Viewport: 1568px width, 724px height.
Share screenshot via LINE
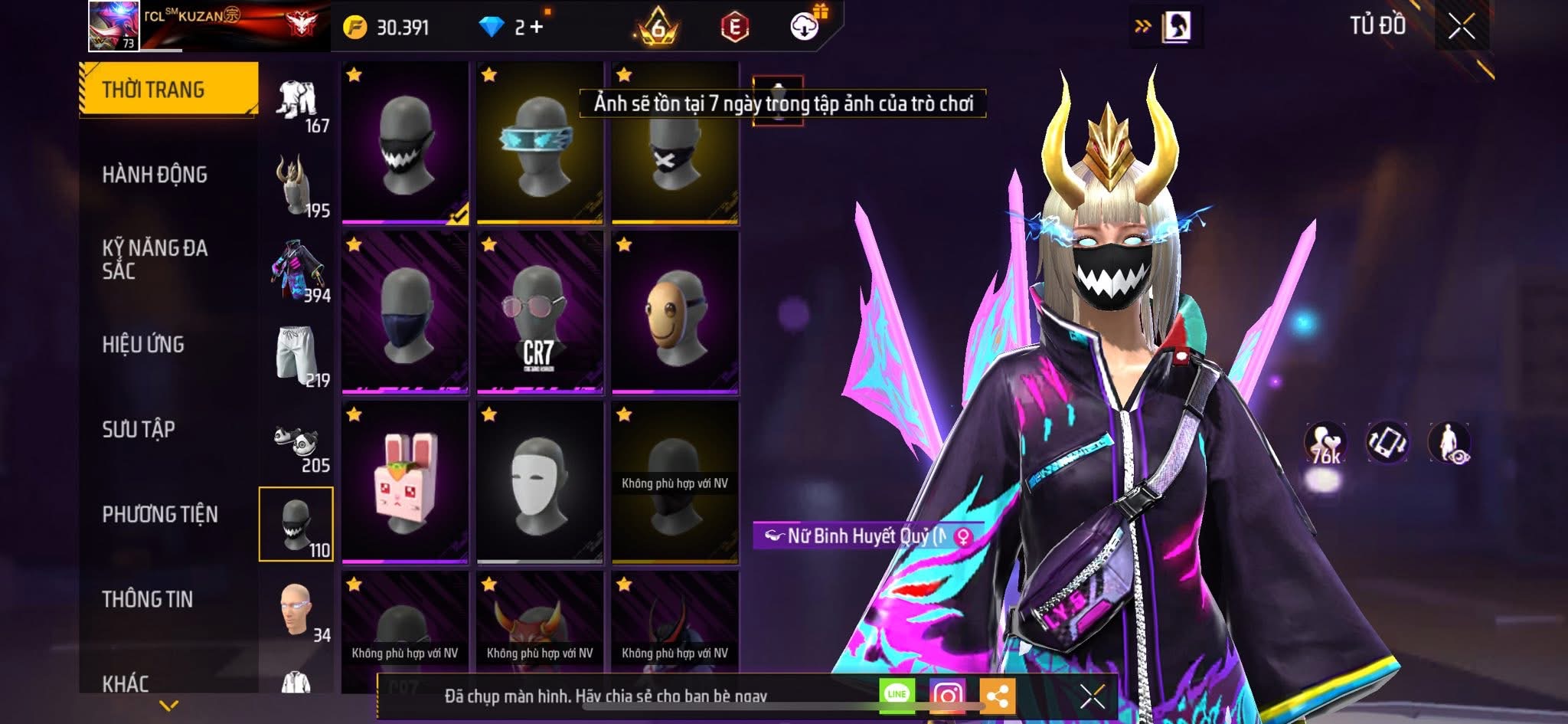tap(897, 695)
